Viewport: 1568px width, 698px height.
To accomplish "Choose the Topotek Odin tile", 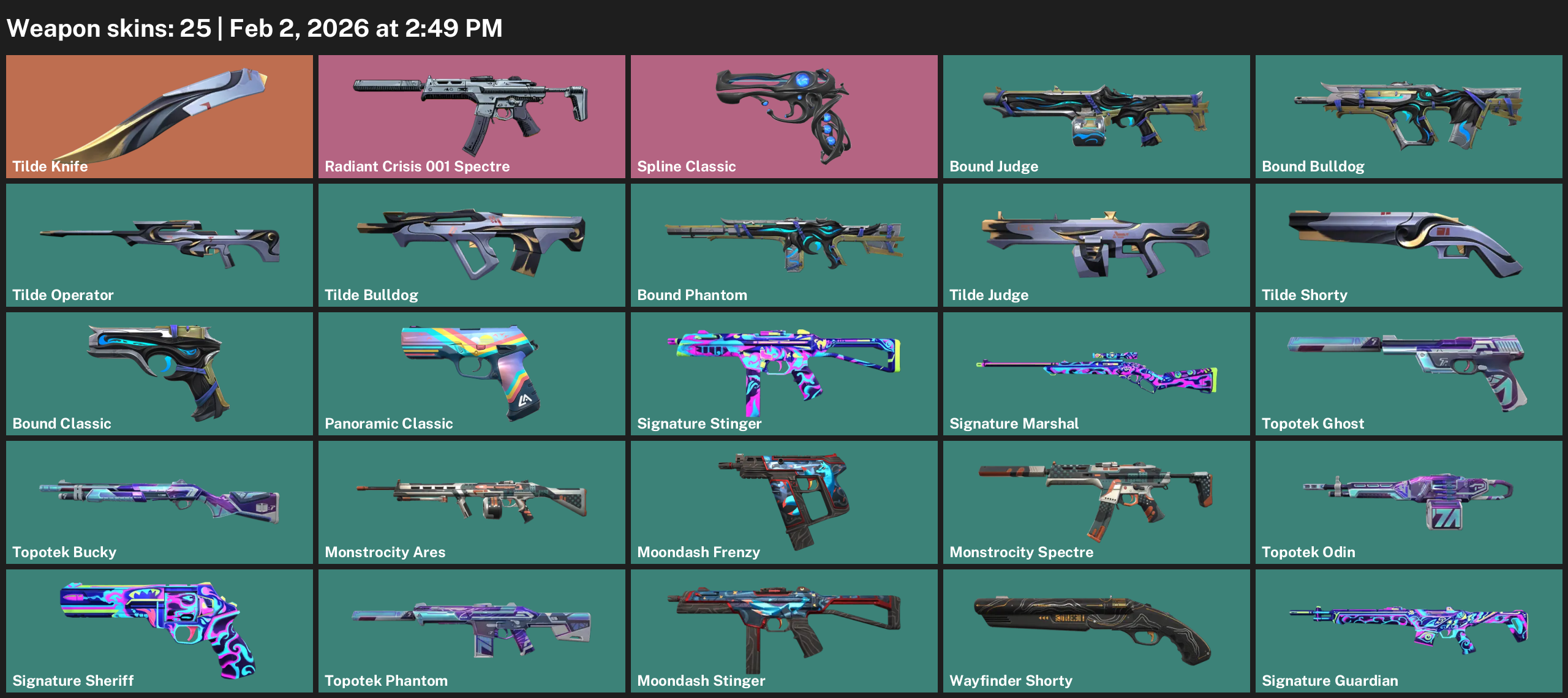I will tap(1409, 502).
